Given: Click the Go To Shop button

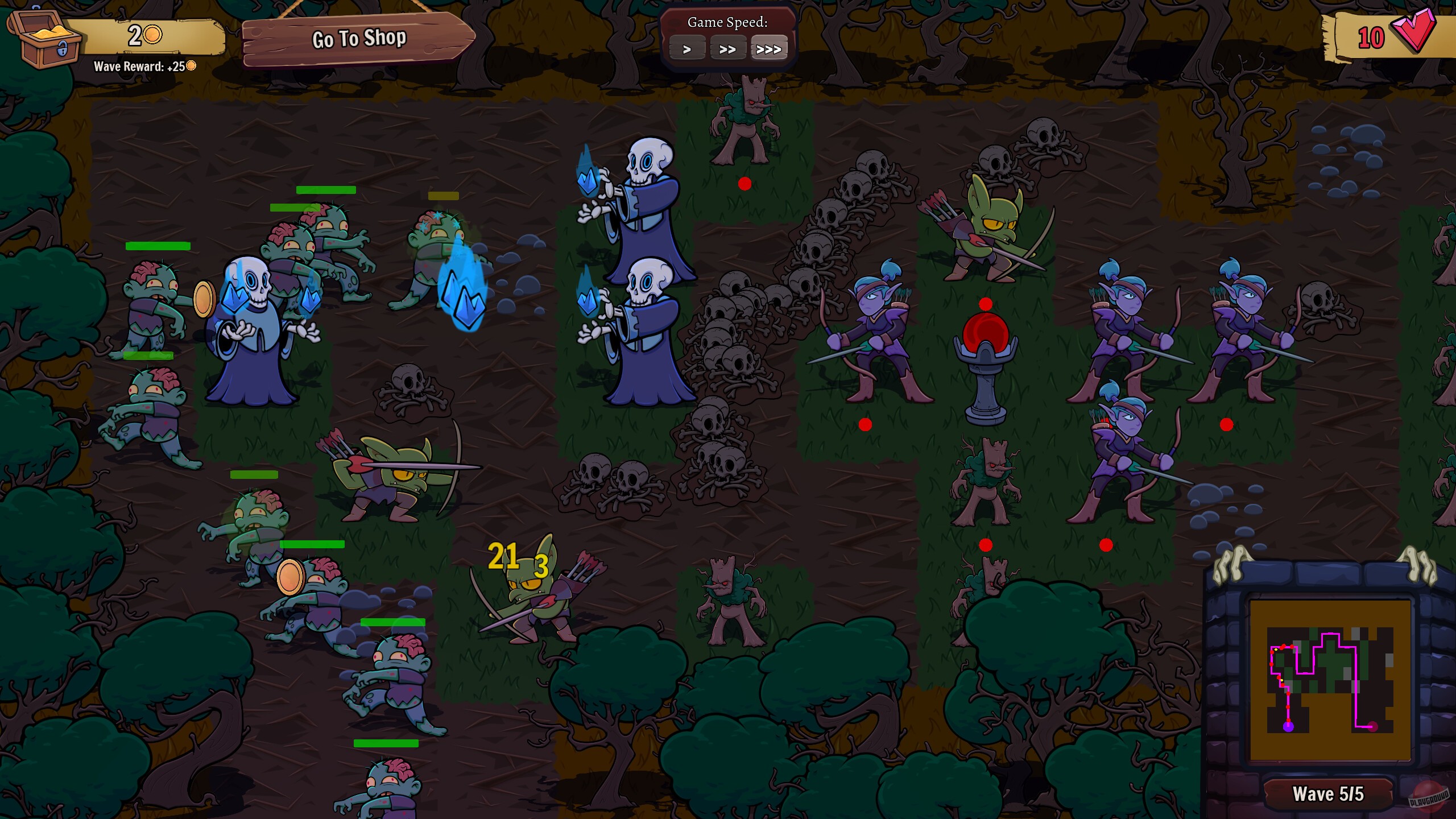Looking at the screenshot, I should pyautogui.click(x=358, y=39).
